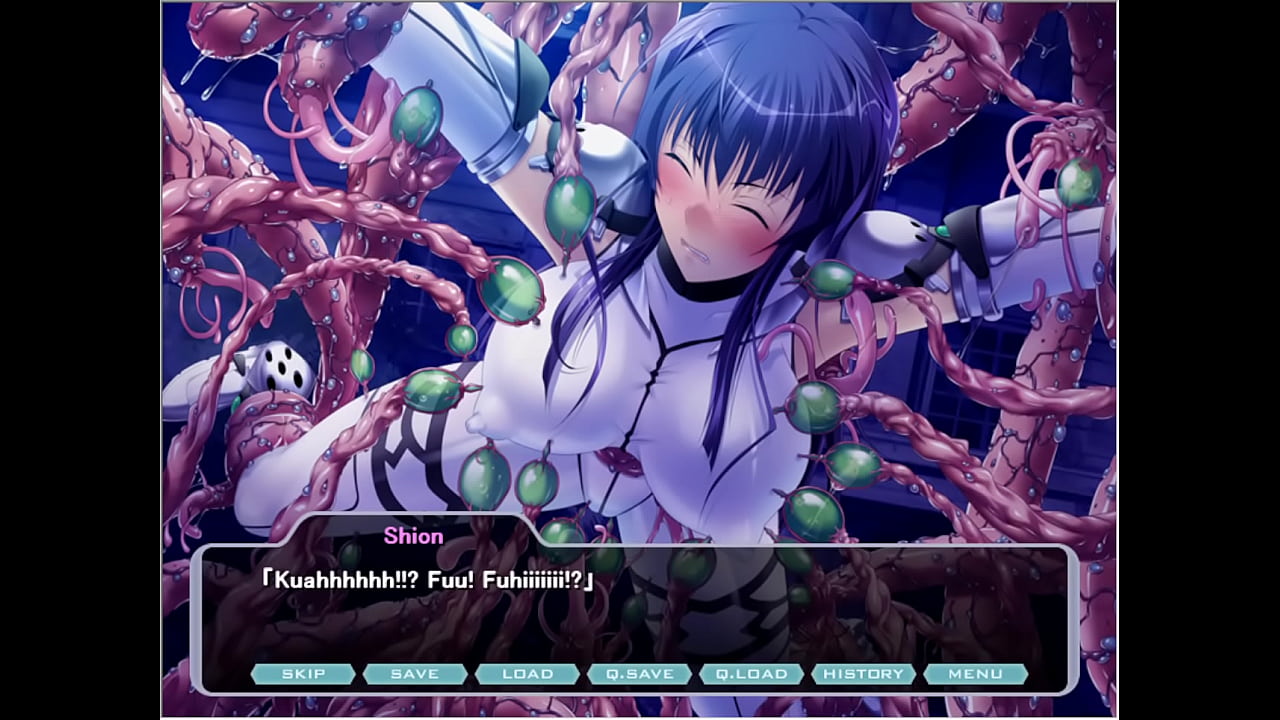The image size is (1280, 720).
Task: Click the SKIP button to fast-forward dialogue
Action: point(305,674)
